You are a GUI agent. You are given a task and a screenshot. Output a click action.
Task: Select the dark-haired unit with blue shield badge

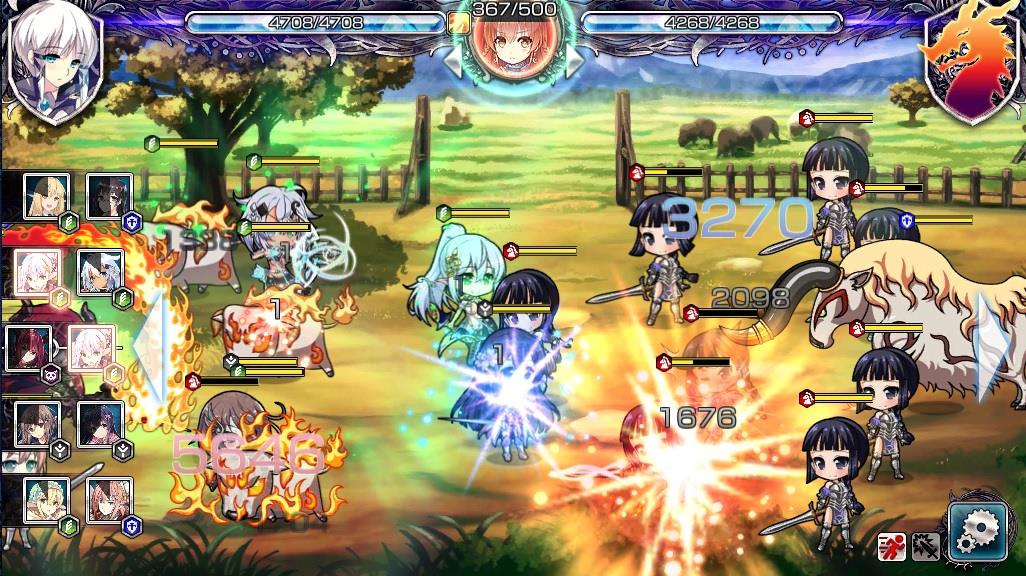click(x=108, y=197)
